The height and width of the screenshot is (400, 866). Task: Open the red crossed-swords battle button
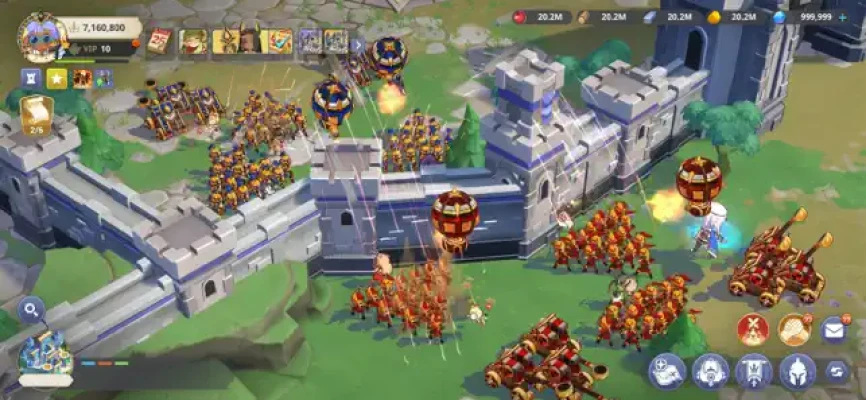click(752, 328)
